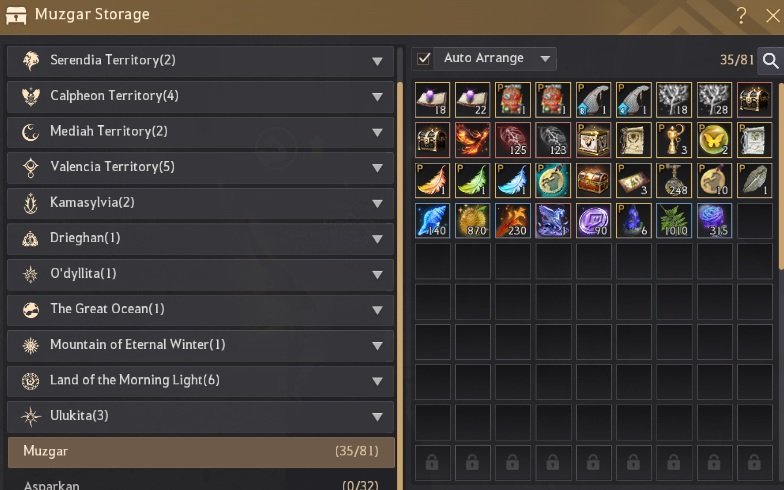Open the storage help question mark

coord(741,16)
